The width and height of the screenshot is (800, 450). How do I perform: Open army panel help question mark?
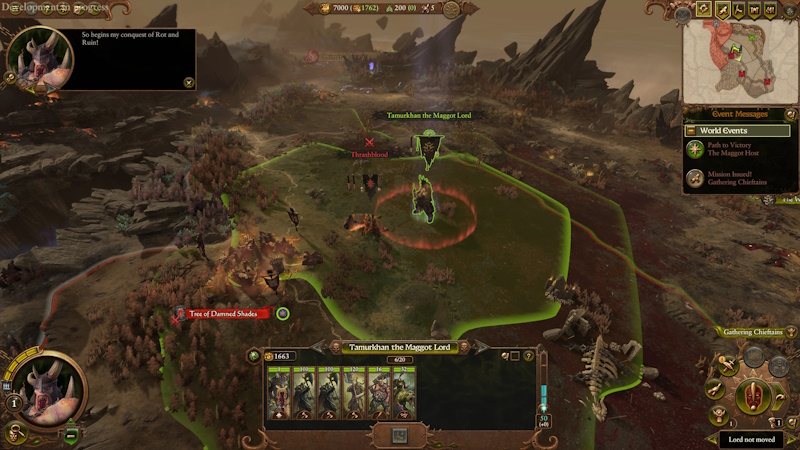tap(529, 356)
